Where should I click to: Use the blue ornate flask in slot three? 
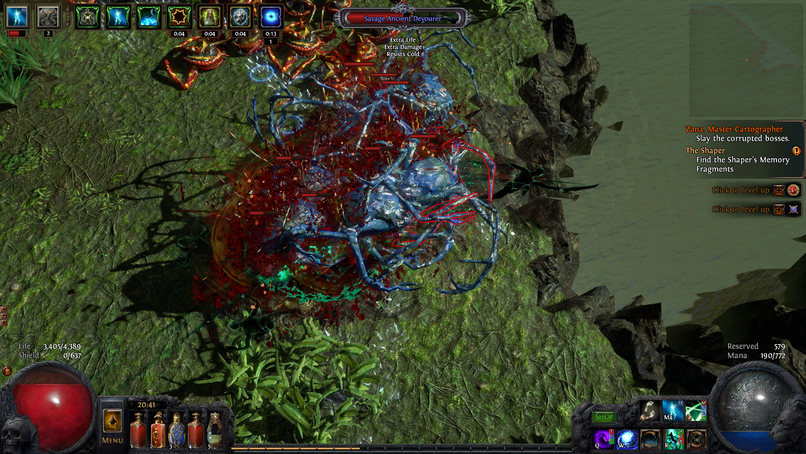[x=176, y=431]
